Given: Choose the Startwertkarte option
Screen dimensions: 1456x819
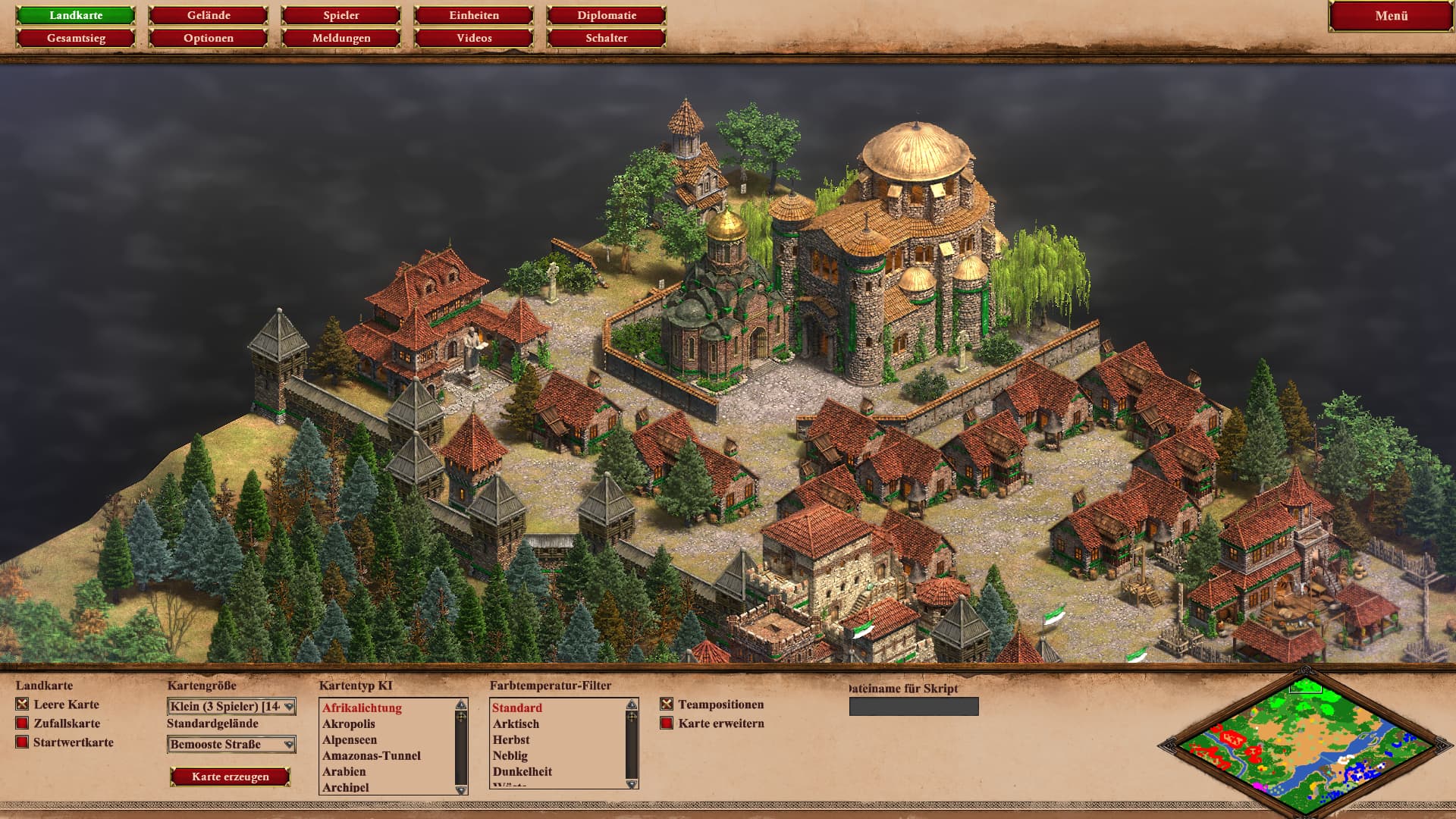Looking at the screenshot, I should (x=23, y=742).
